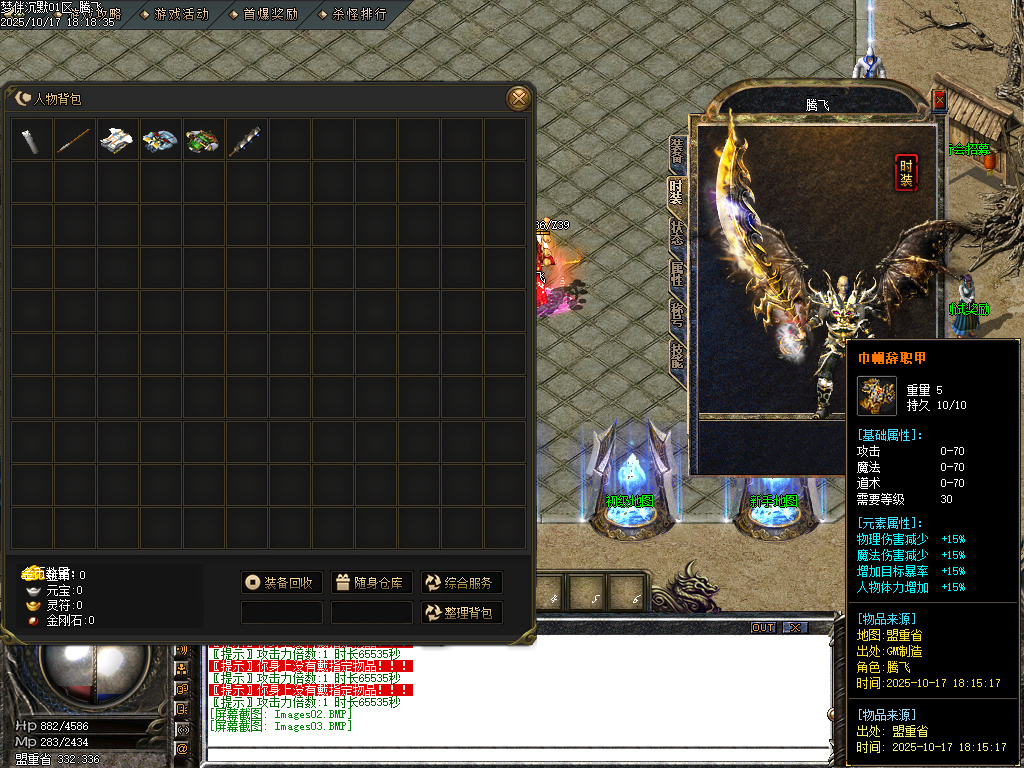Toggle the red 时装 fashion button
Image resolution: width=1024 pixels, height=768 pixels.
906,173
